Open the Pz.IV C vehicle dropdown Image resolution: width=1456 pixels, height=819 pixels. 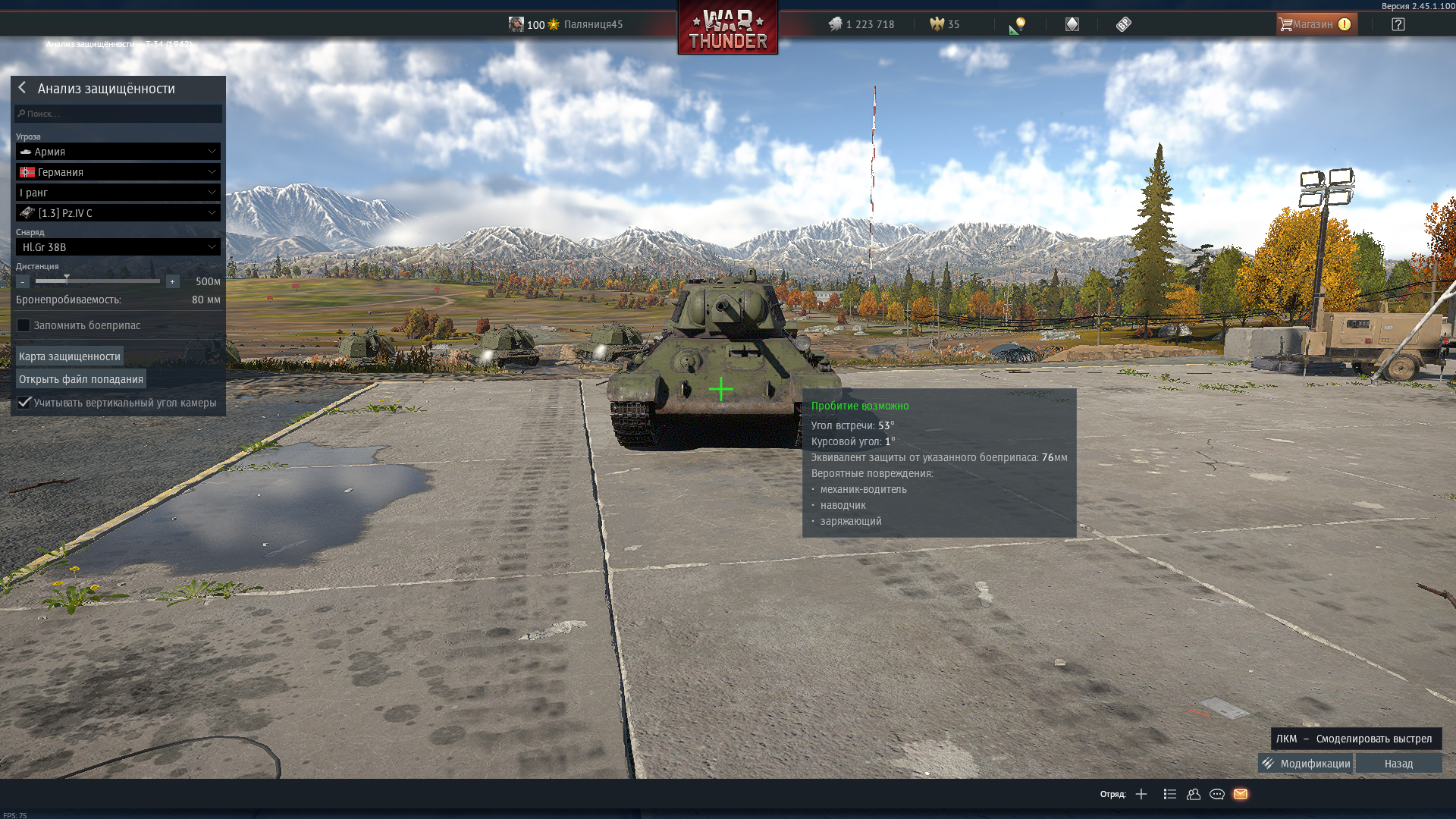point(118,213)
